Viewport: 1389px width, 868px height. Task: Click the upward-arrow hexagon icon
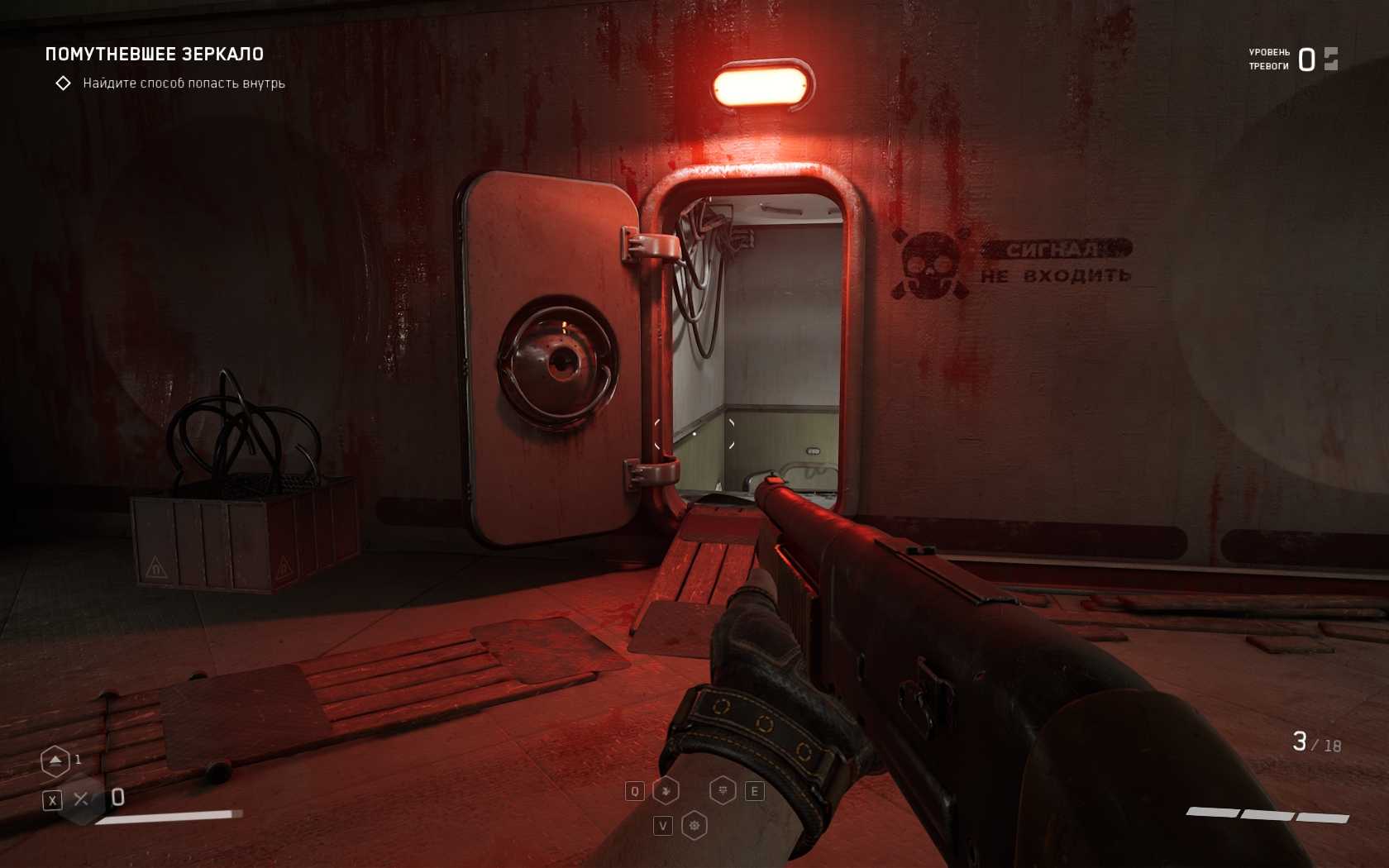[55, 761]
